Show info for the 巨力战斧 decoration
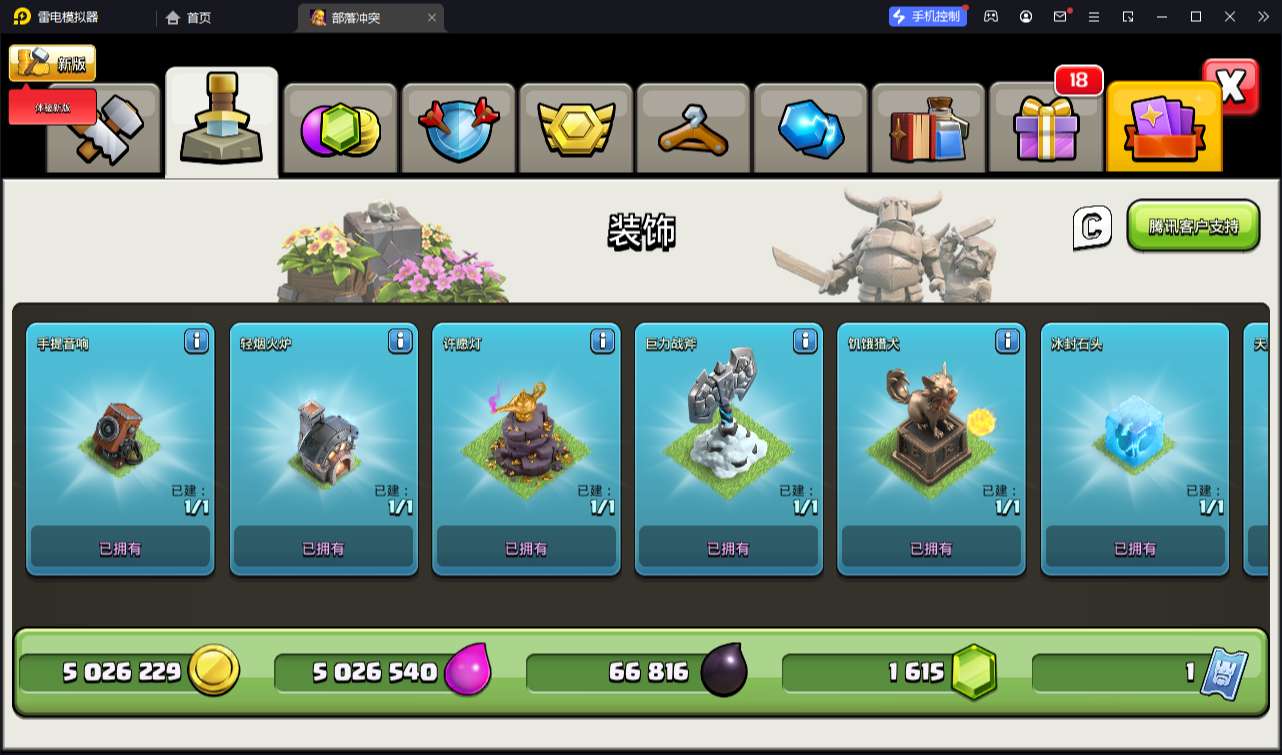 pyautogui.click(x=805, y=342)
